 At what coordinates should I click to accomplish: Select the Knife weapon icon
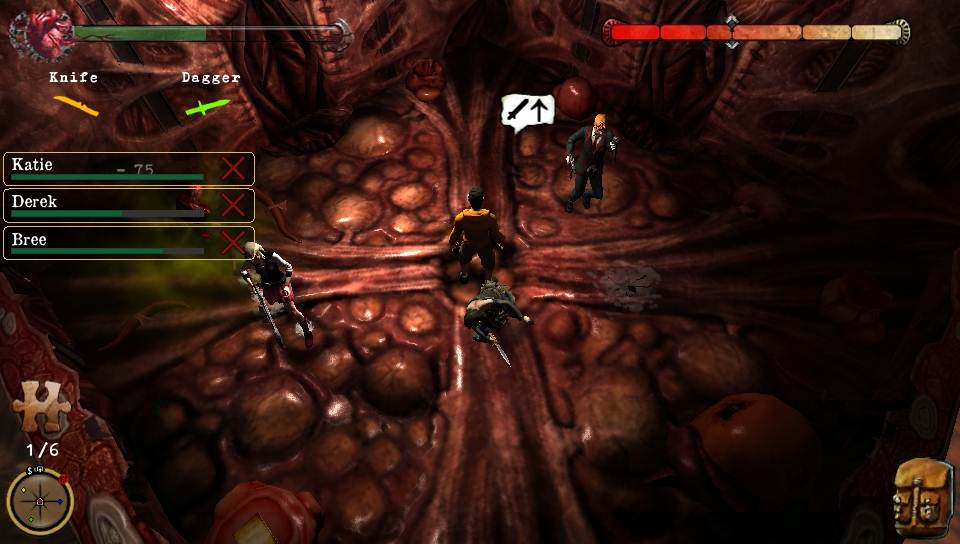click(75, 104)
